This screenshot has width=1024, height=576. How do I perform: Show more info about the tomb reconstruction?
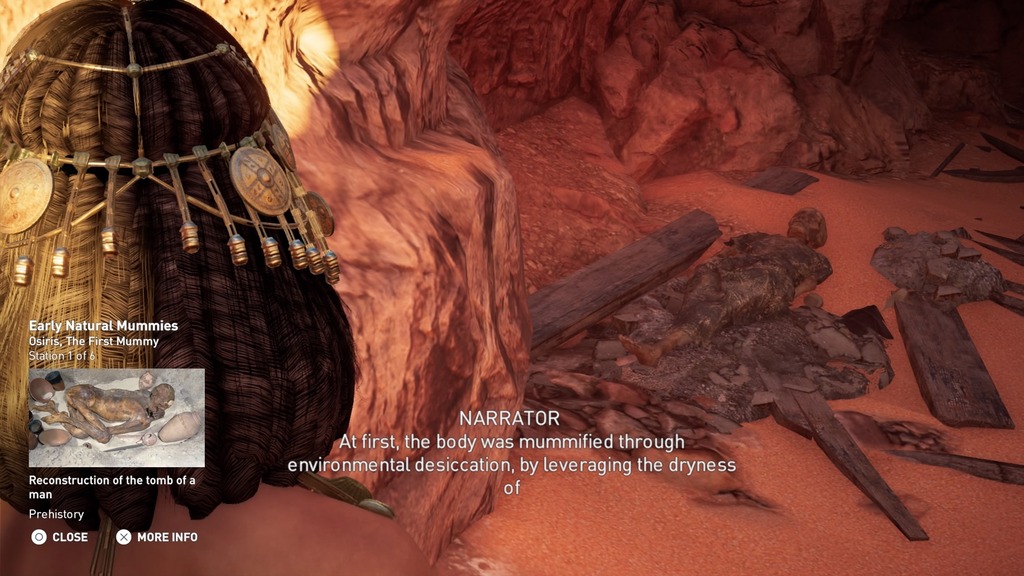(x=156, y=537)
